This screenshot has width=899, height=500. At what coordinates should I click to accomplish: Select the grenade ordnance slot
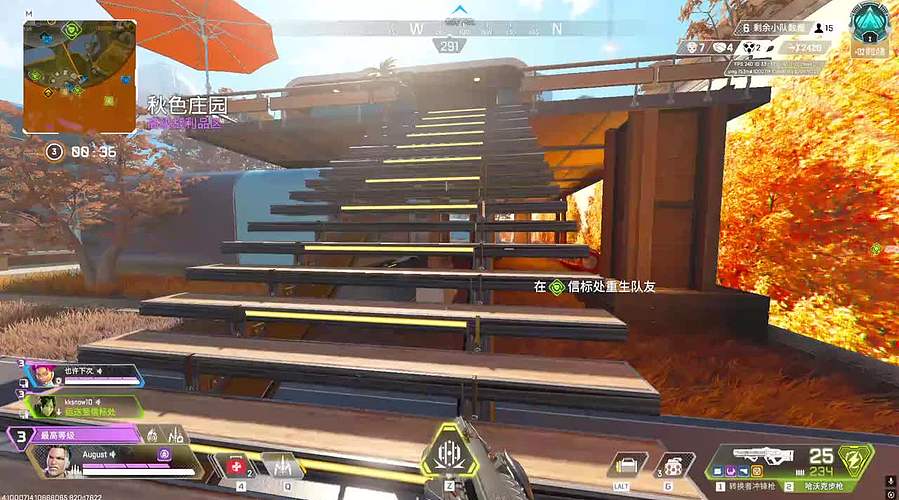point(672,466)
